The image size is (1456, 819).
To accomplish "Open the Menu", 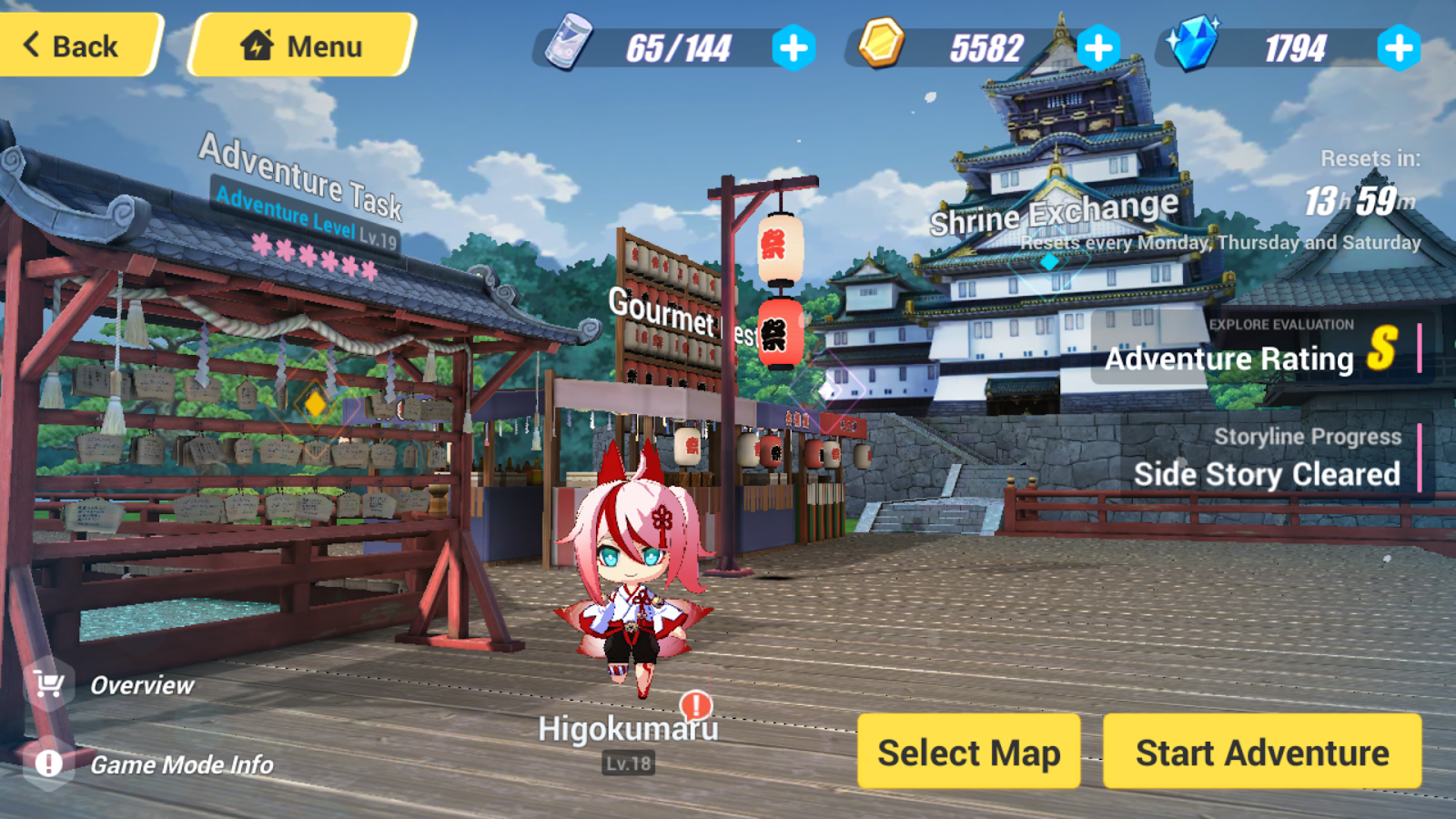I will click(x=300, y=45).
